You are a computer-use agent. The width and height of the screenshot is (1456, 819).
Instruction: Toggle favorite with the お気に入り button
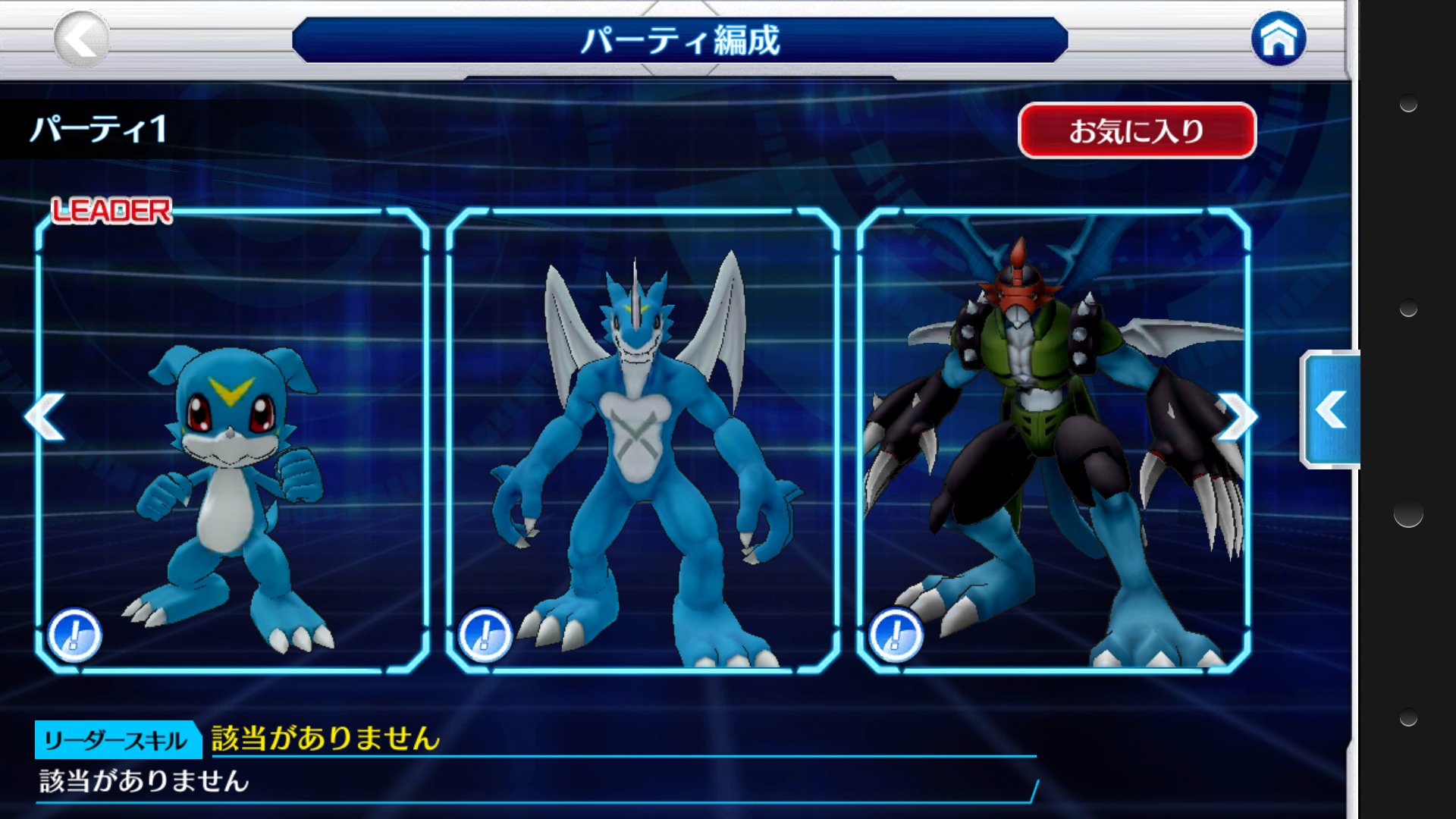point(1135,130)
